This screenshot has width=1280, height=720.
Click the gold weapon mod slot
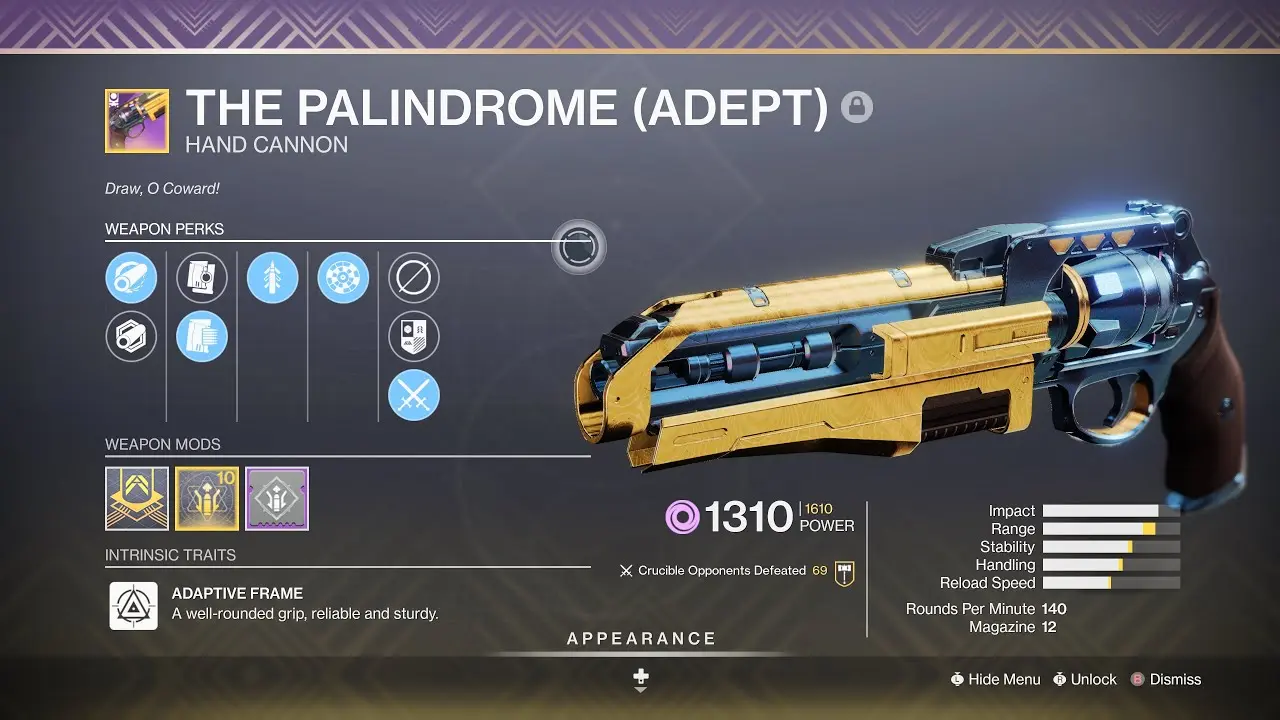pos(136,498)
